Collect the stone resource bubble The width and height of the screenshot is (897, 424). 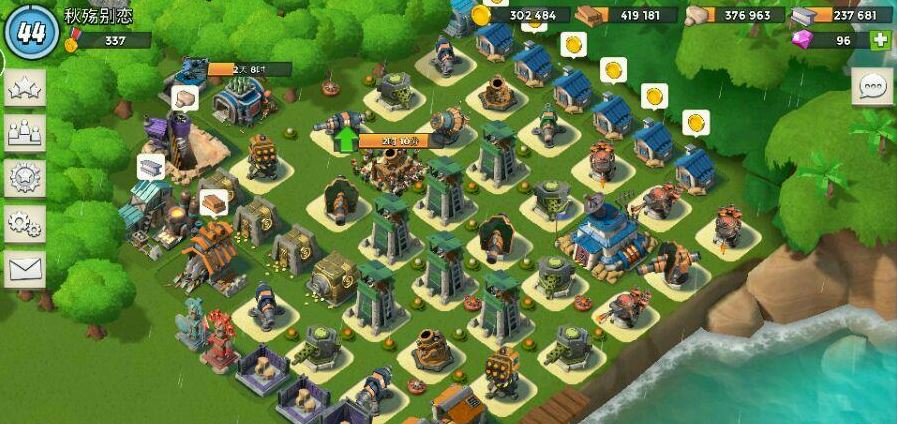coord(183,97)
